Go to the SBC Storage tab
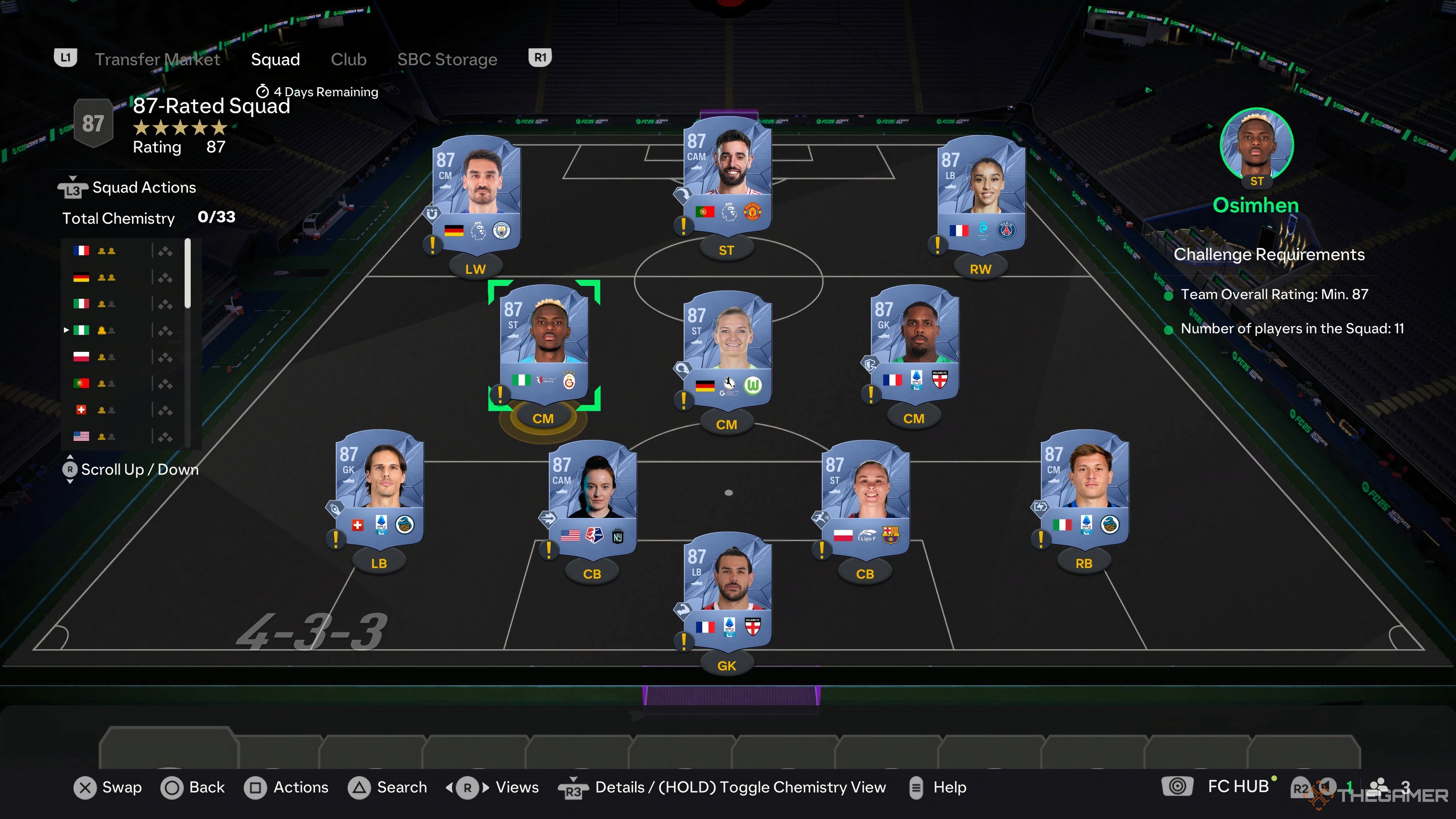The height and width of the screenshot is (819, 1456). click(x=447, y=60)
